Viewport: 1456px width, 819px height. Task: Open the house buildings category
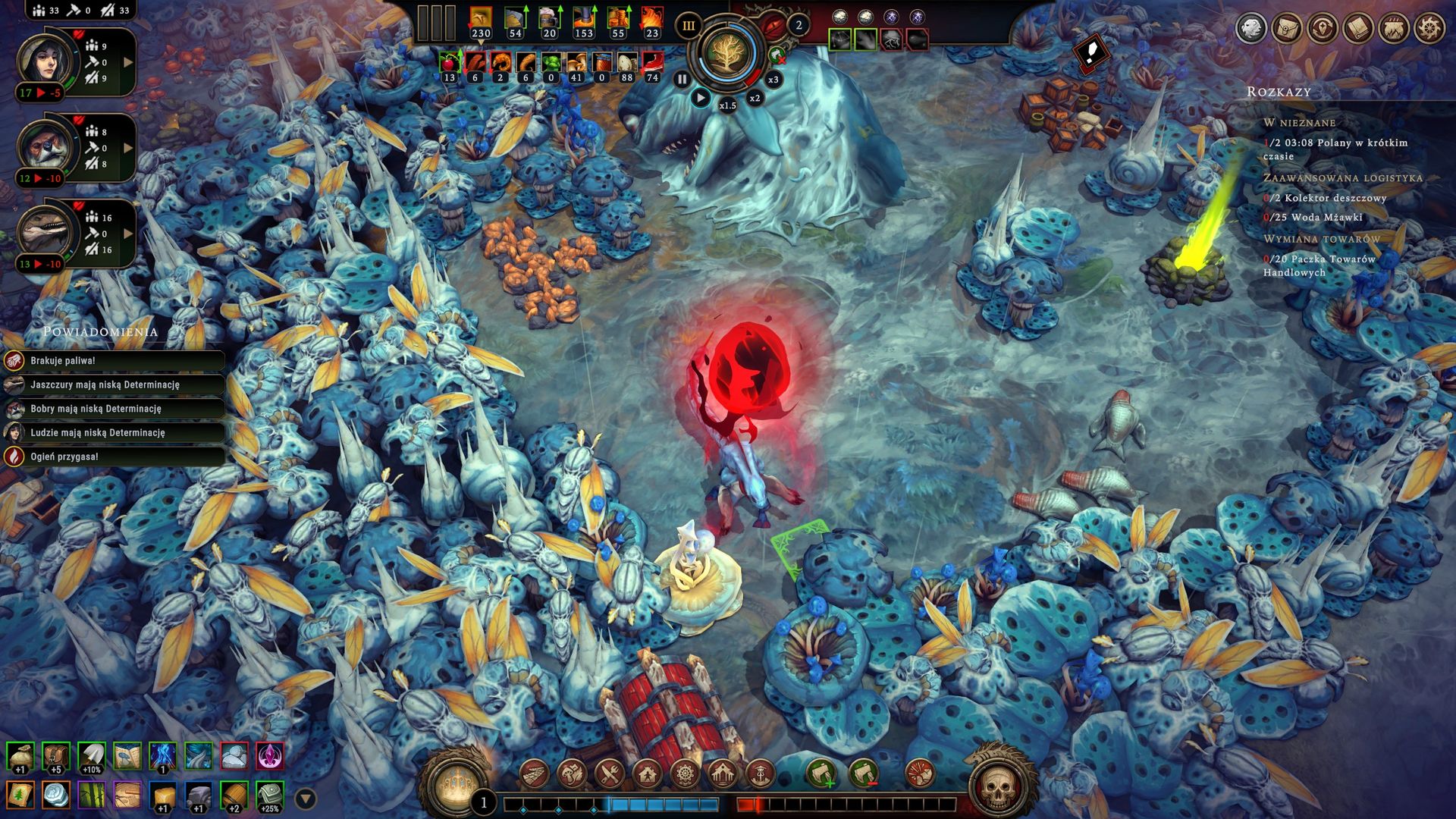click(x=647, y=774)
